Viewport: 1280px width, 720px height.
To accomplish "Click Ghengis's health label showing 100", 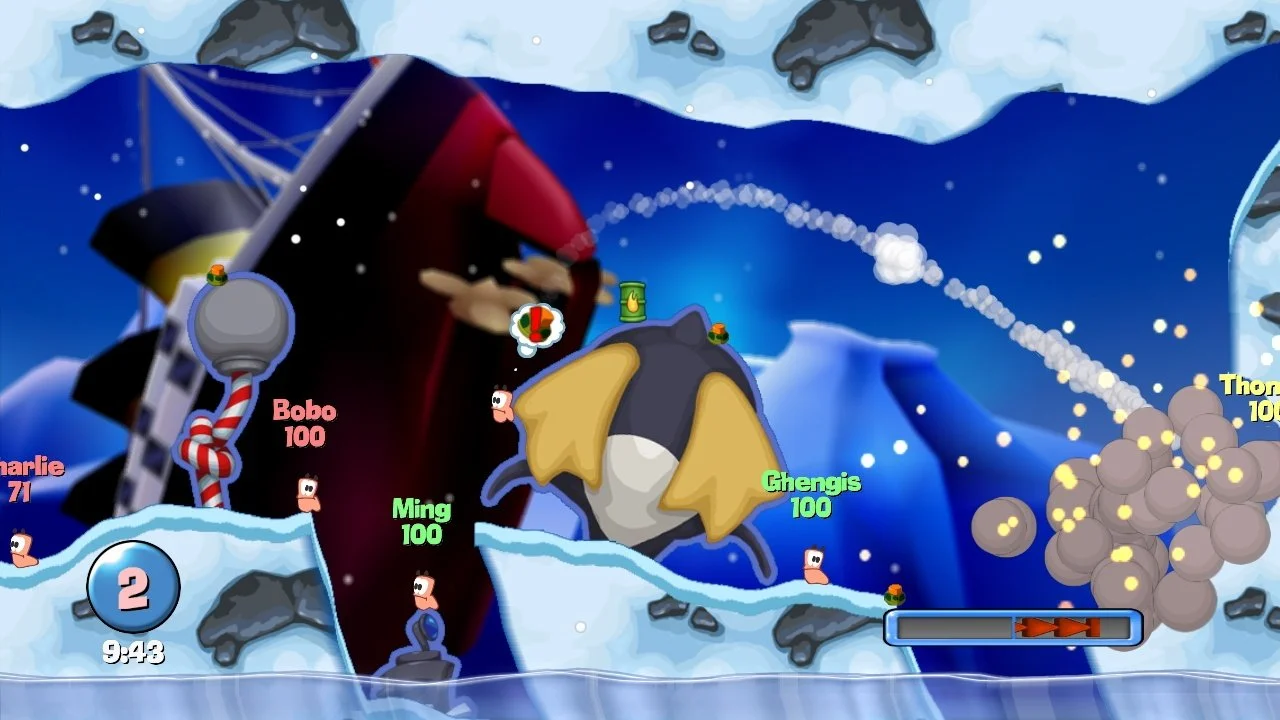I will coord(810,508).
